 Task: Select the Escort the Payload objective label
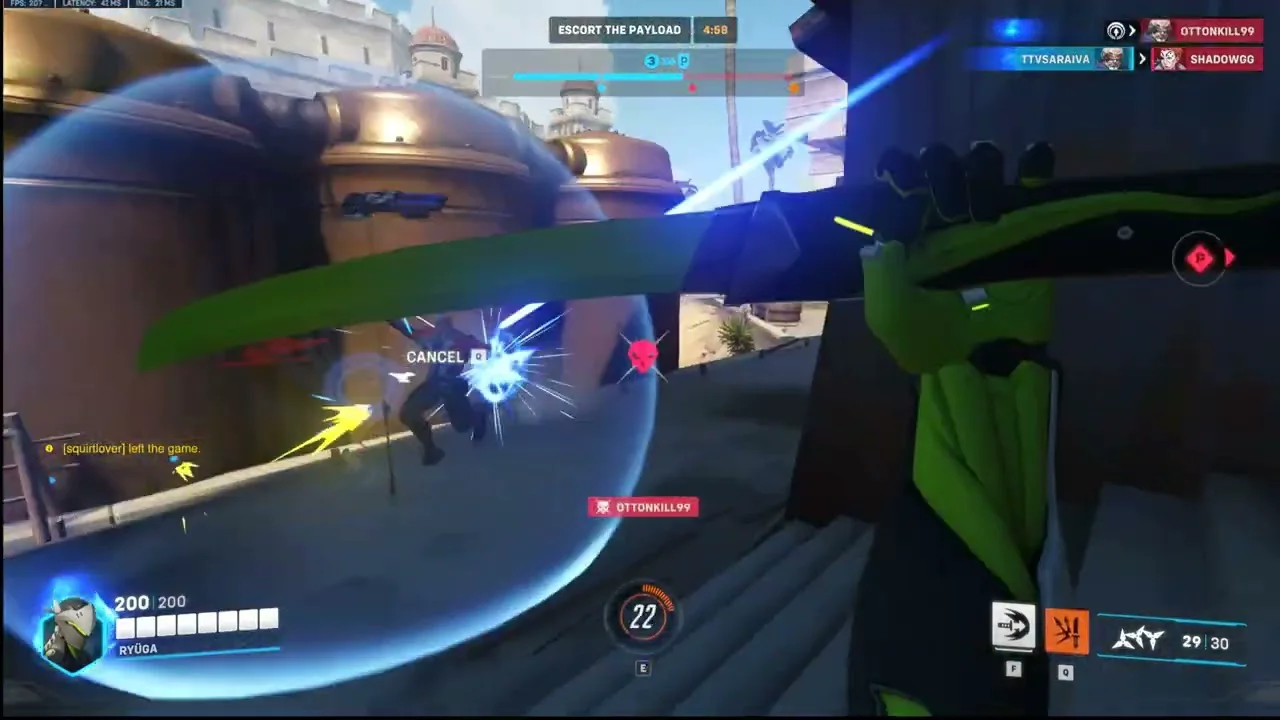coord(619,30)
